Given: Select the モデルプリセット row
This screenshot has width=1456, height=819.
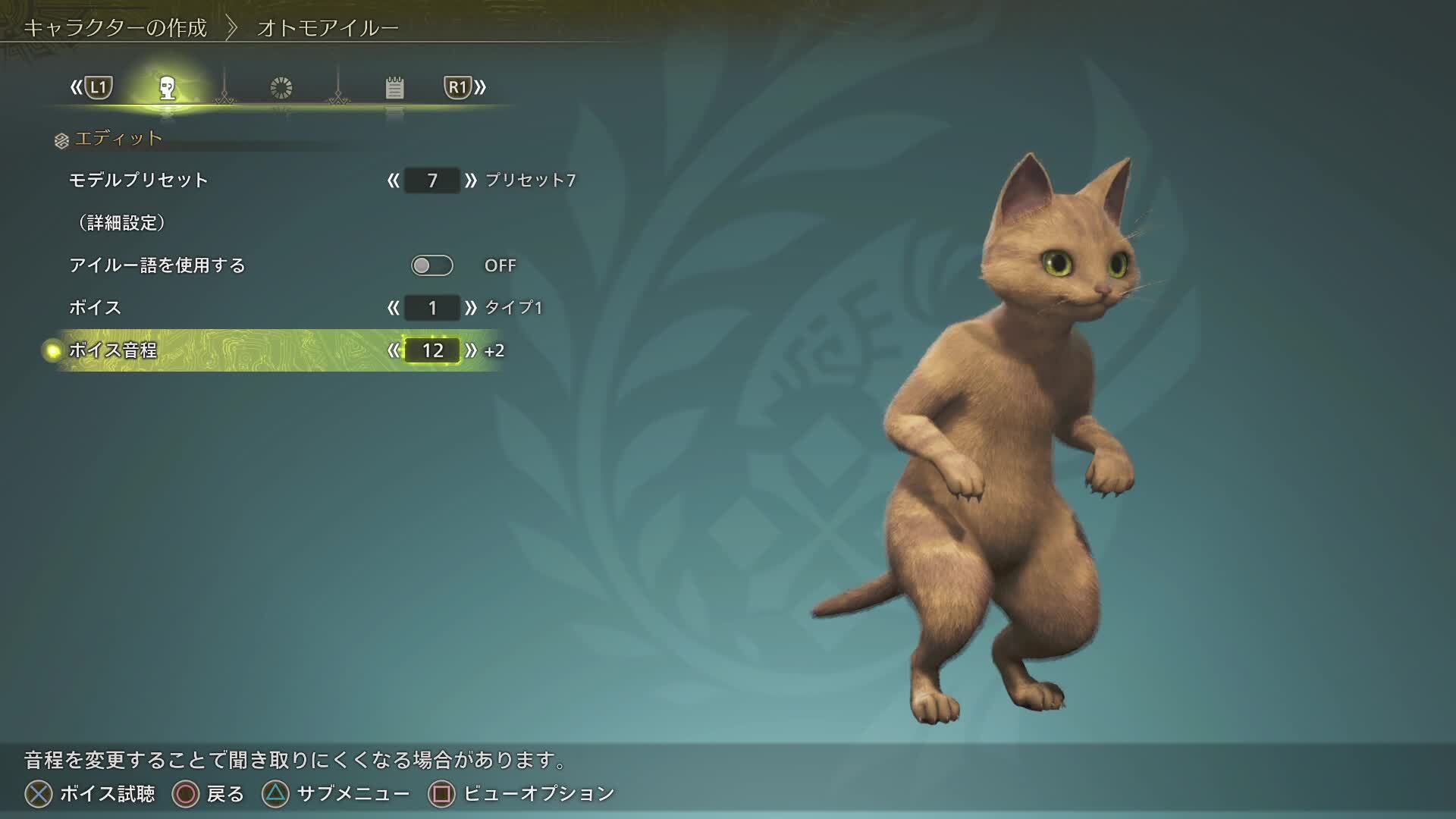Looking at the screenshot, I should point(139,180).
